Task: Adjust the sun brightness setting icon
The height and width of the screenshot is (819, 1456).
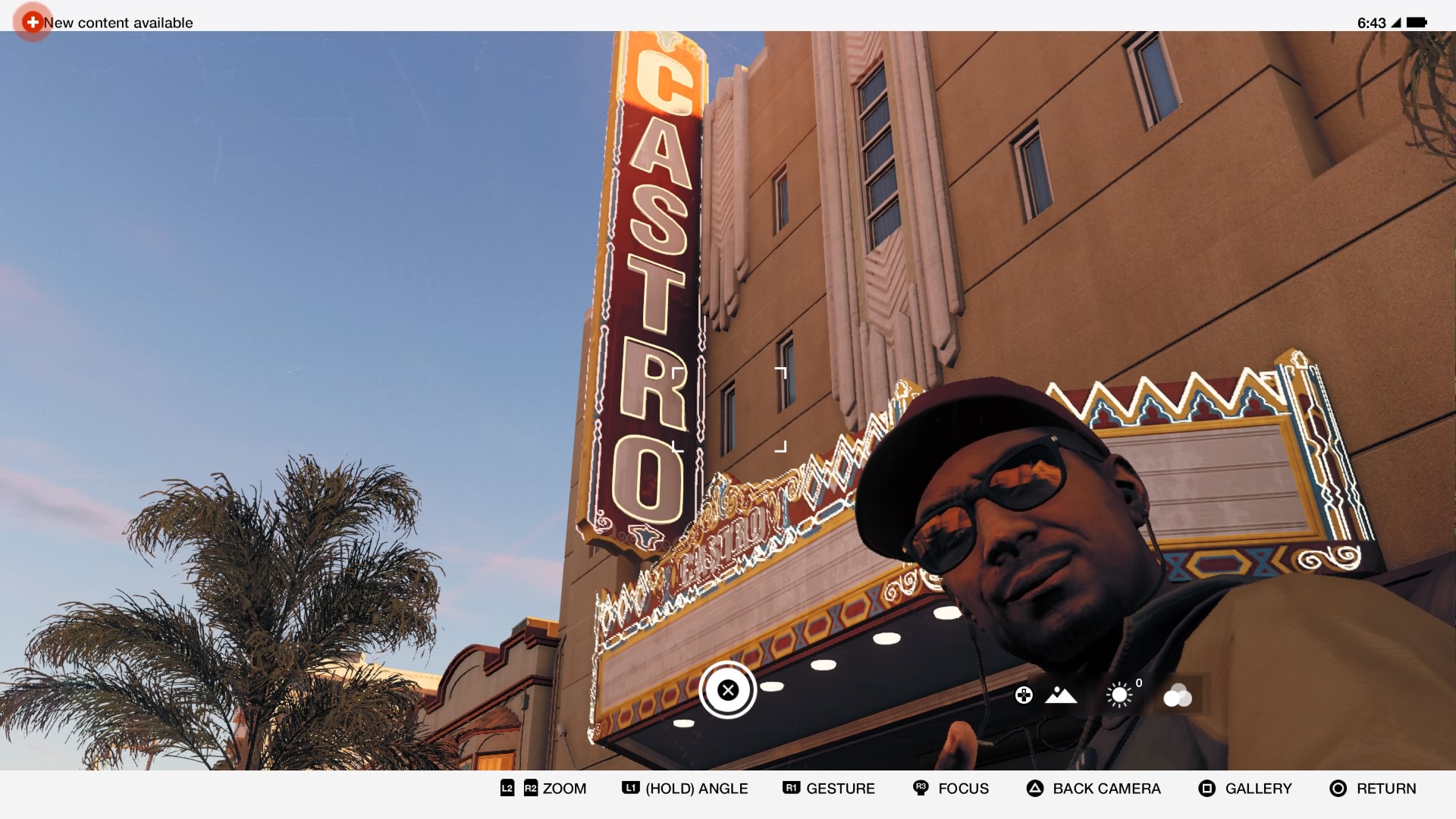Action: 1119,695
